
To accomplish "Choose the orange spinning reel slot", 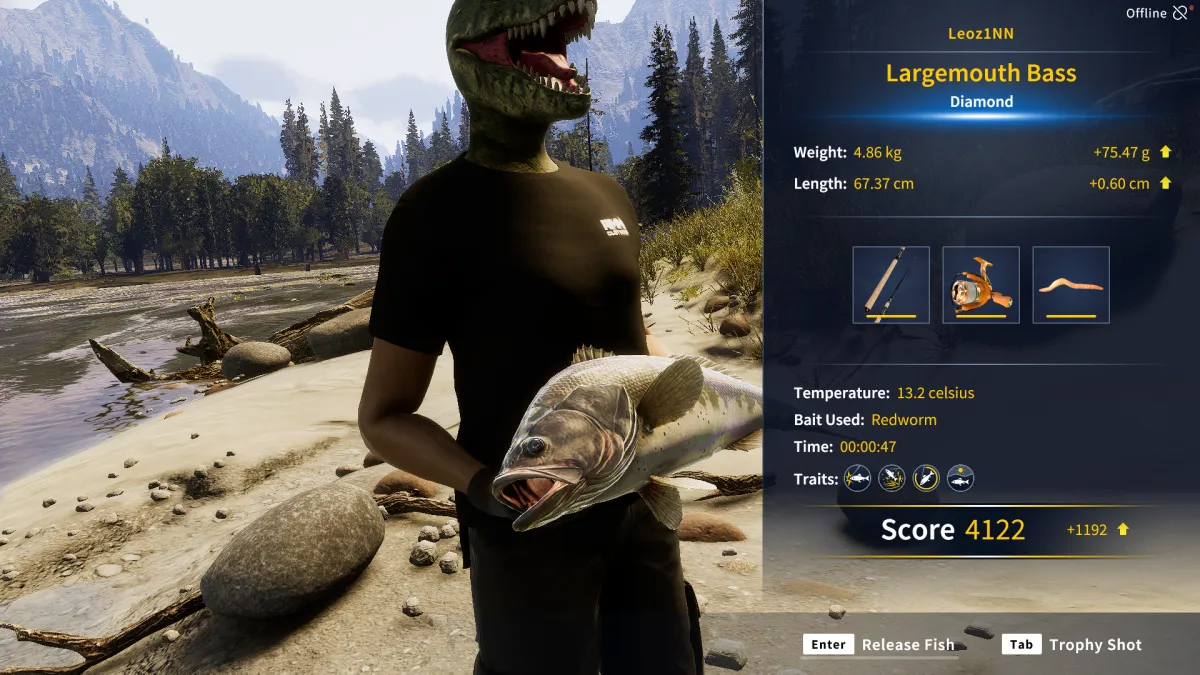I will 981,285.
